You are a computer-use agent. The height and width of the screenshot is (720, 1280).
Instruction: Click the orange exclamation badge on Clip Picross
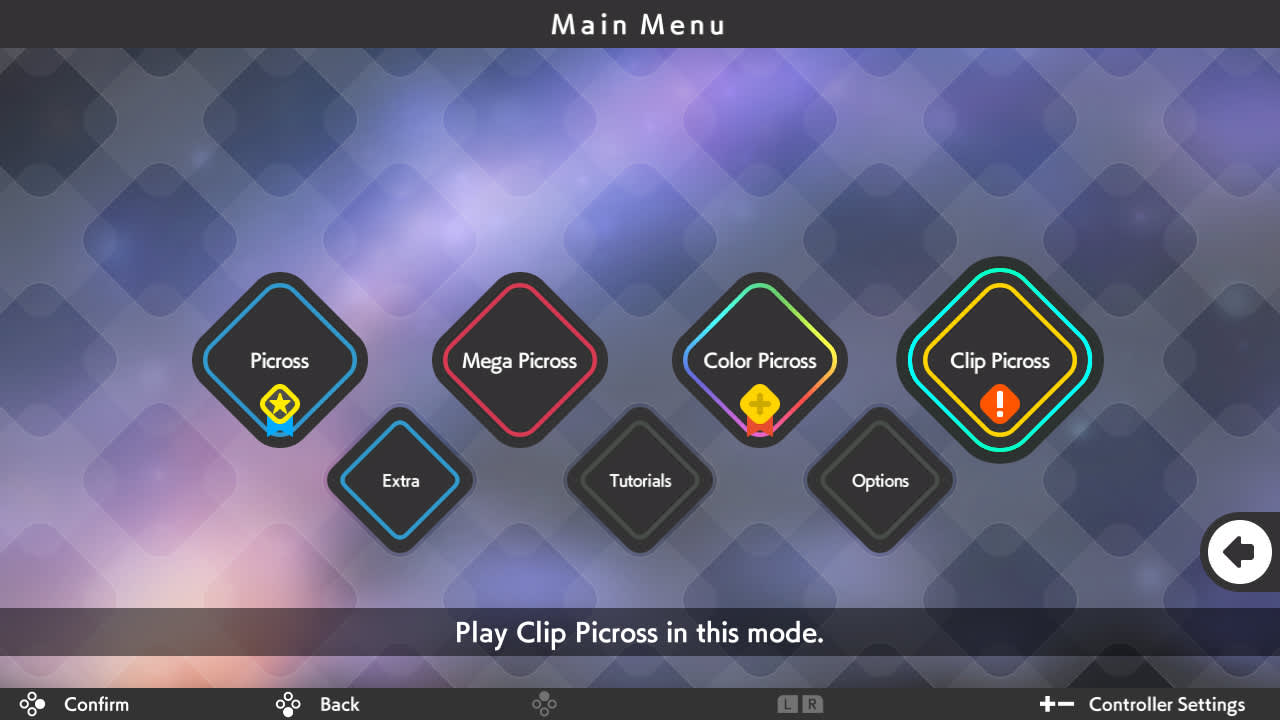coord(999,405)
